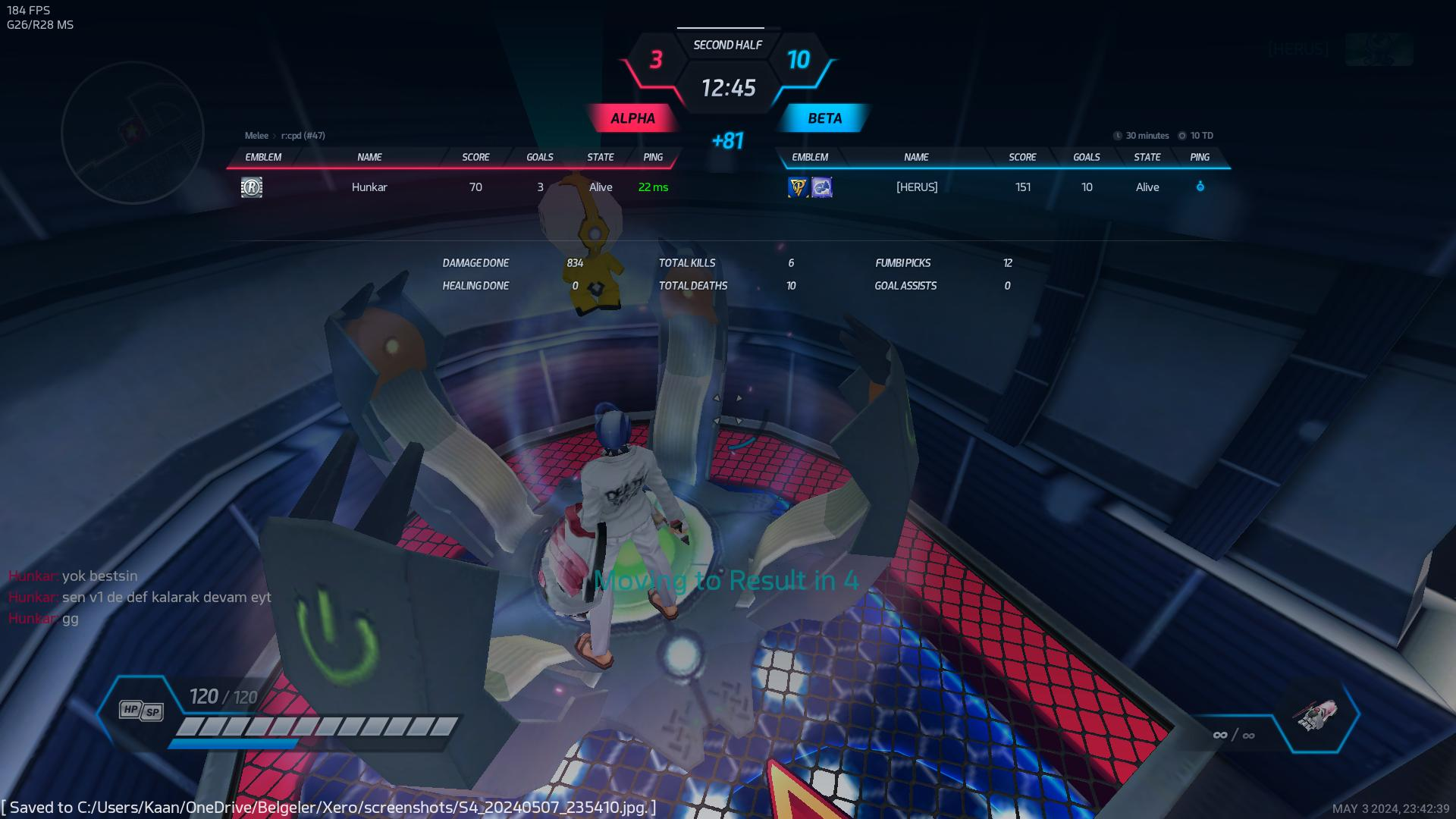Click the circular minimap
1456x819 pixels.
[x=132, y=132]
